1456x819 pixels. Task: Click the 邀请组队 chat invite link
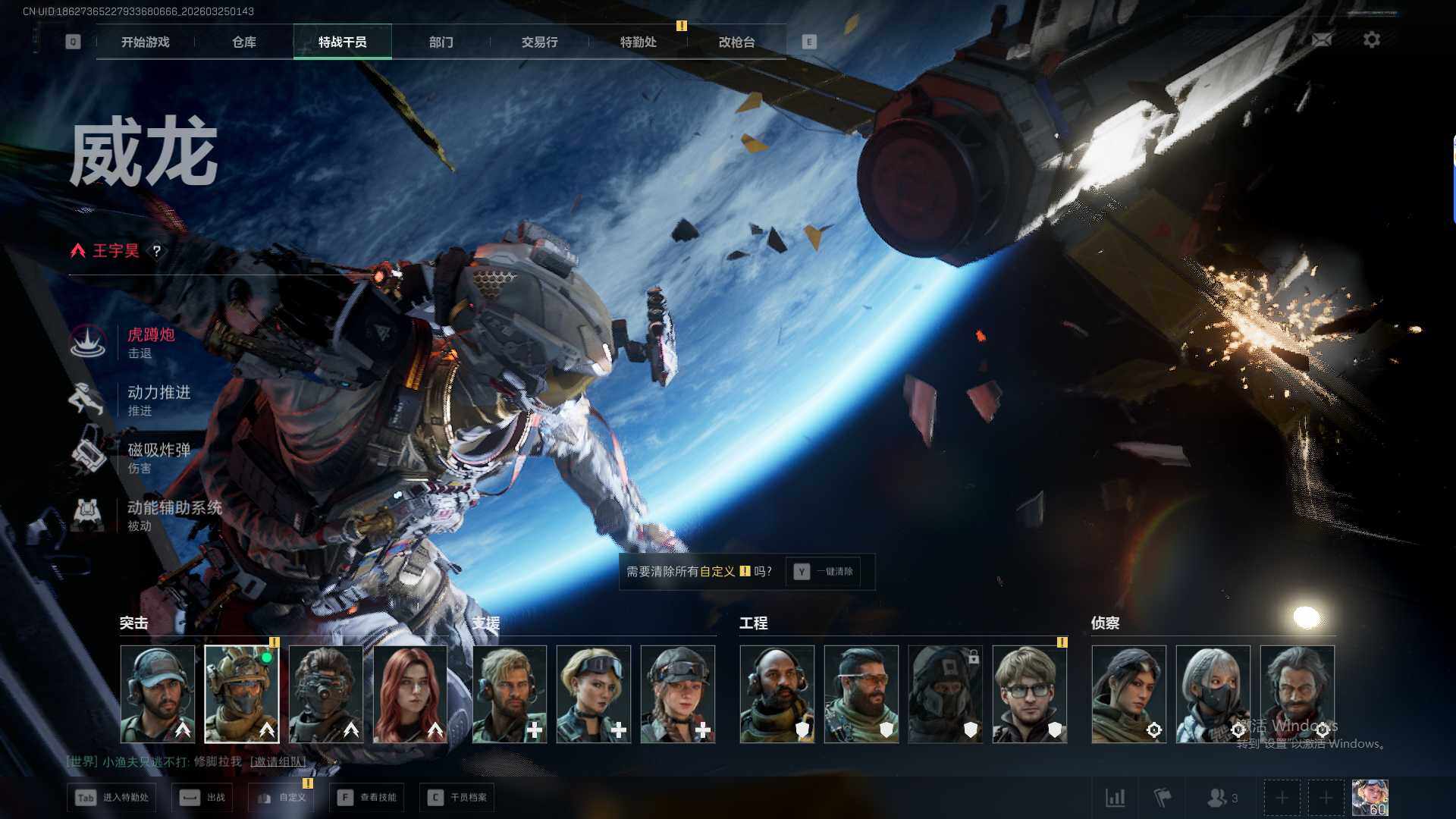click(278, 761)
